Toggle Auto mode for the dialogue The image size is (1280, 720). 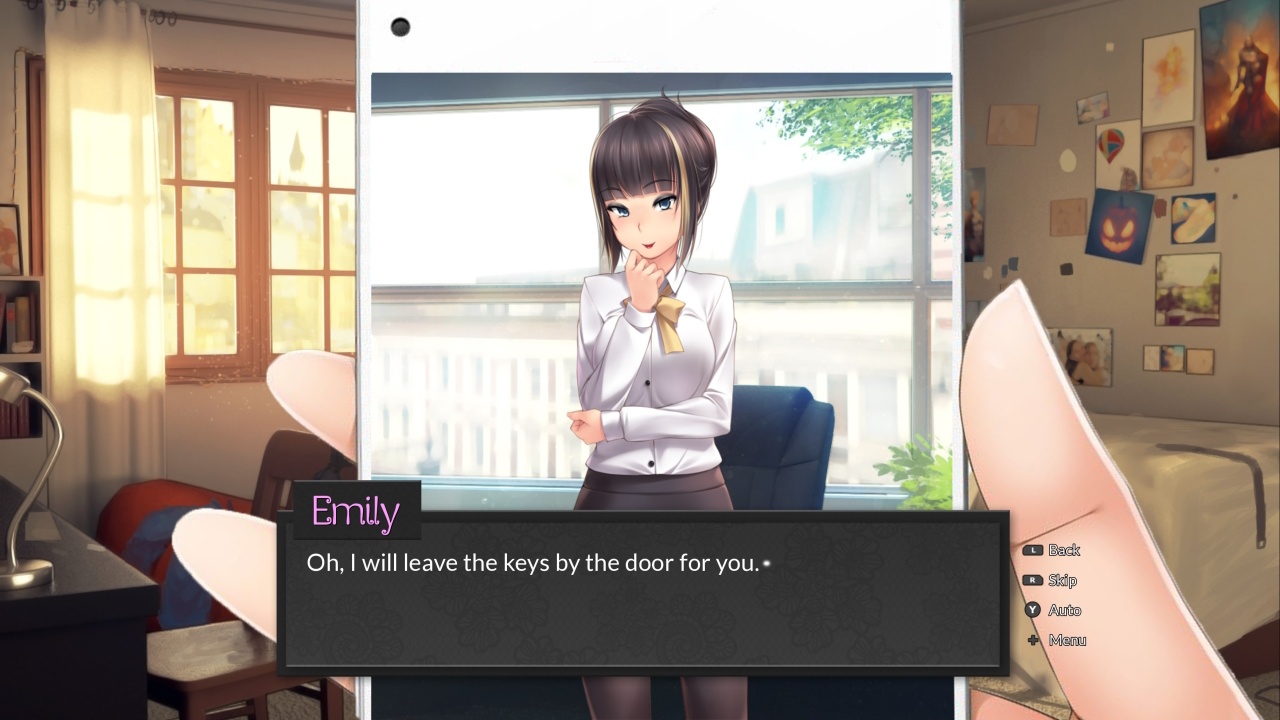click(x=1065, y=610)
